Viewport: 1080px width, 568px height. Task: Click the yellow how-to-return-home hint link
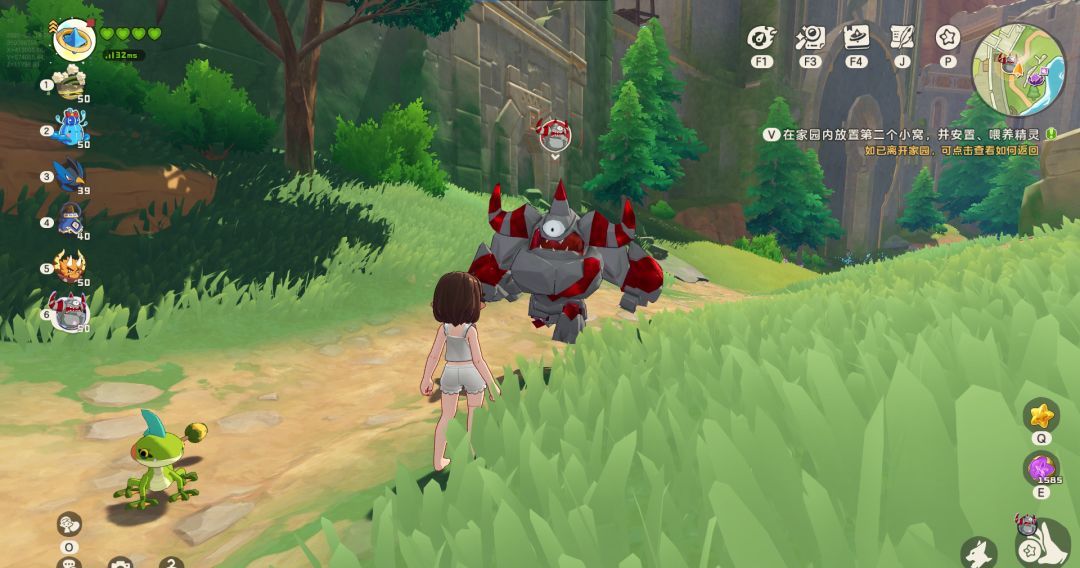[x=951, y=150]
